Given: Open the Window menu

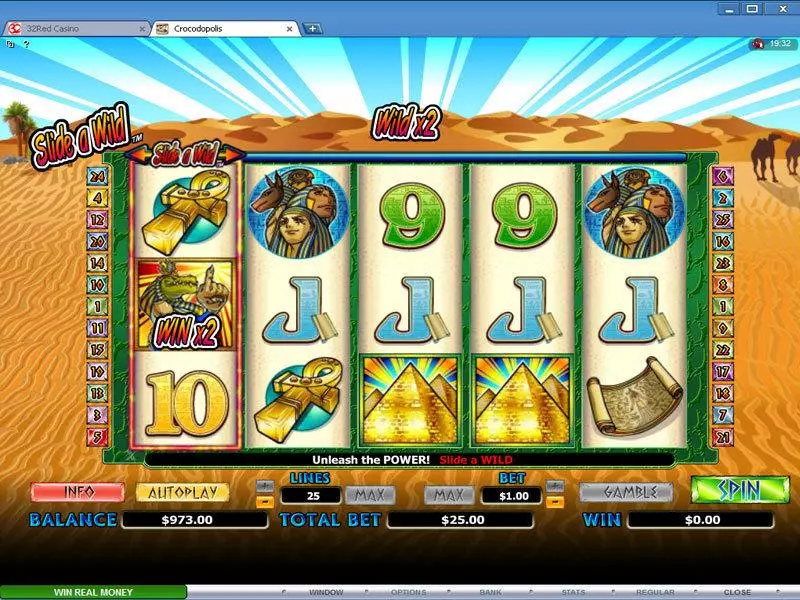Looking at the screenshot, I should 326,592.
